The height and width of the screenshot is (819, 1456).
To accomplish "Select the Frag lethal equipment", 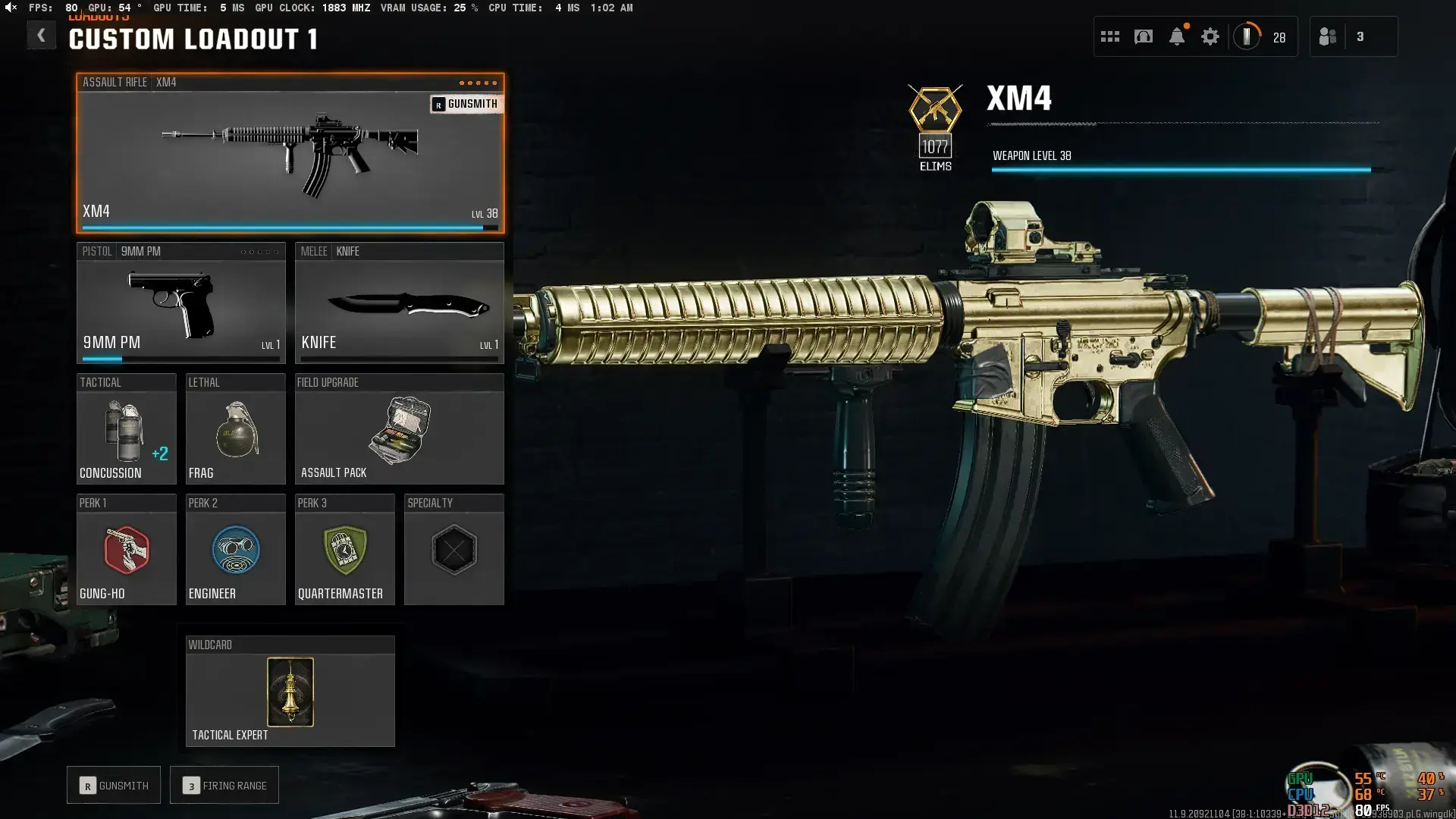I will pyautogui.click(x=235, y=428).
